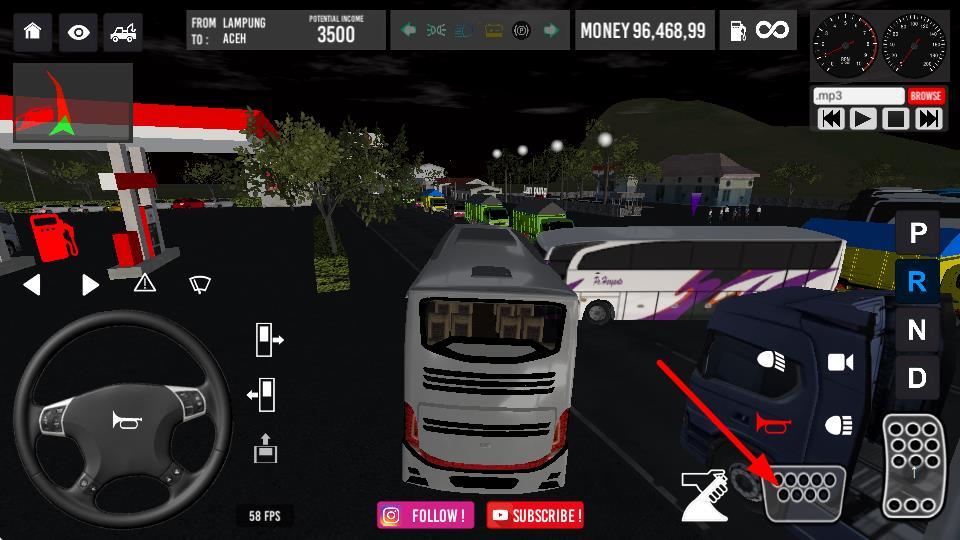The width and height of the screenshot is (960, 540).
Task: Open the Instagram Follow link
Action: 426,515
